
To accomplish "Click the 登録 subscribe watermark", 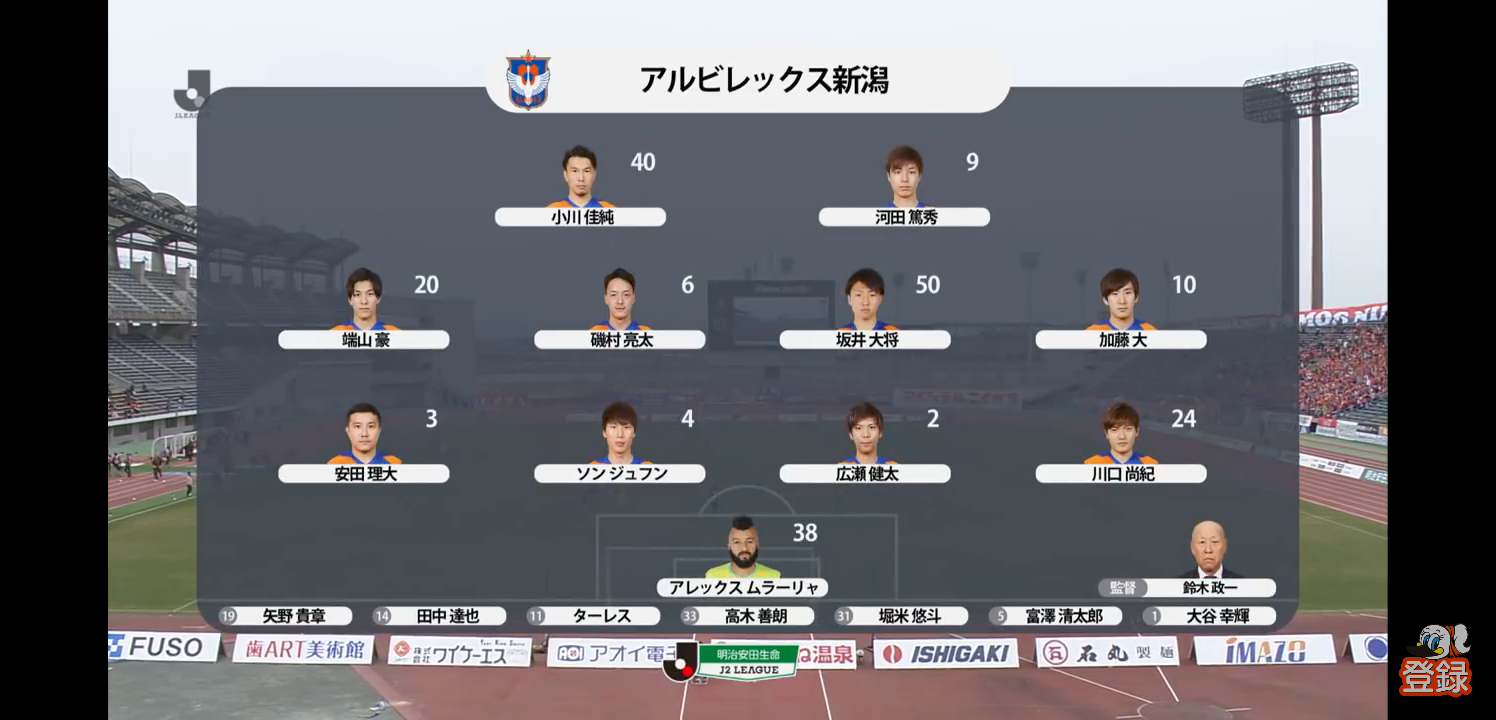I will point(1435,662).
